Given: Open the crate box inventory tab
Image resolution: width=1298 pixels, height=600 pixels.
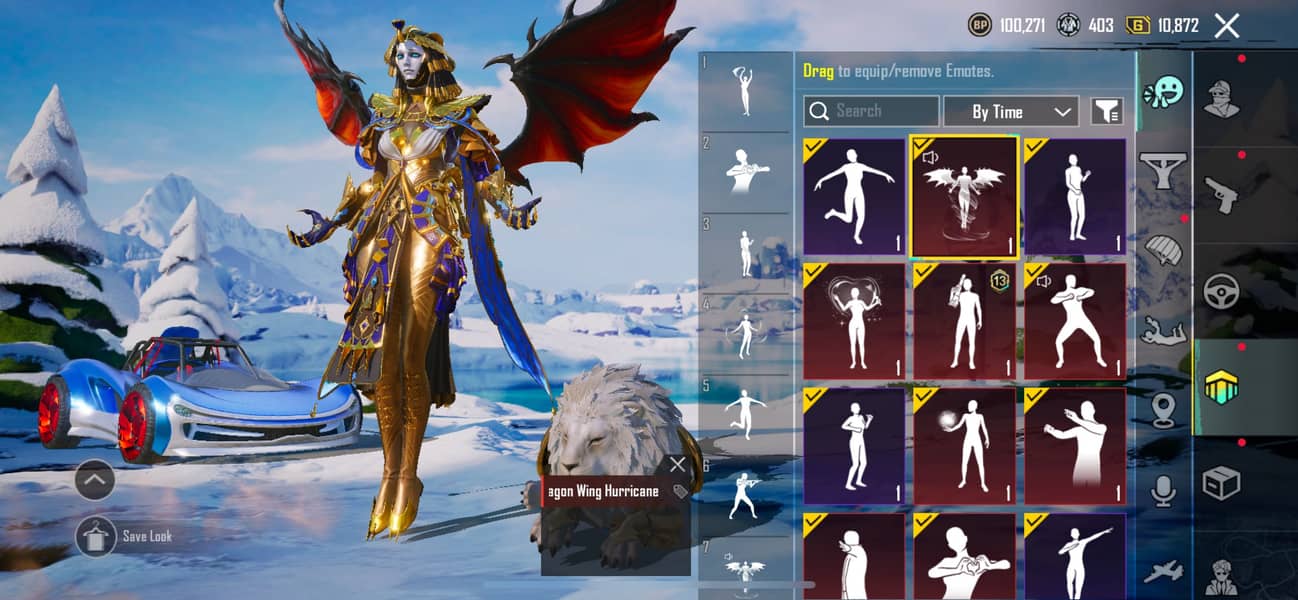Looking at the screenshot, I should [1221, 482].
